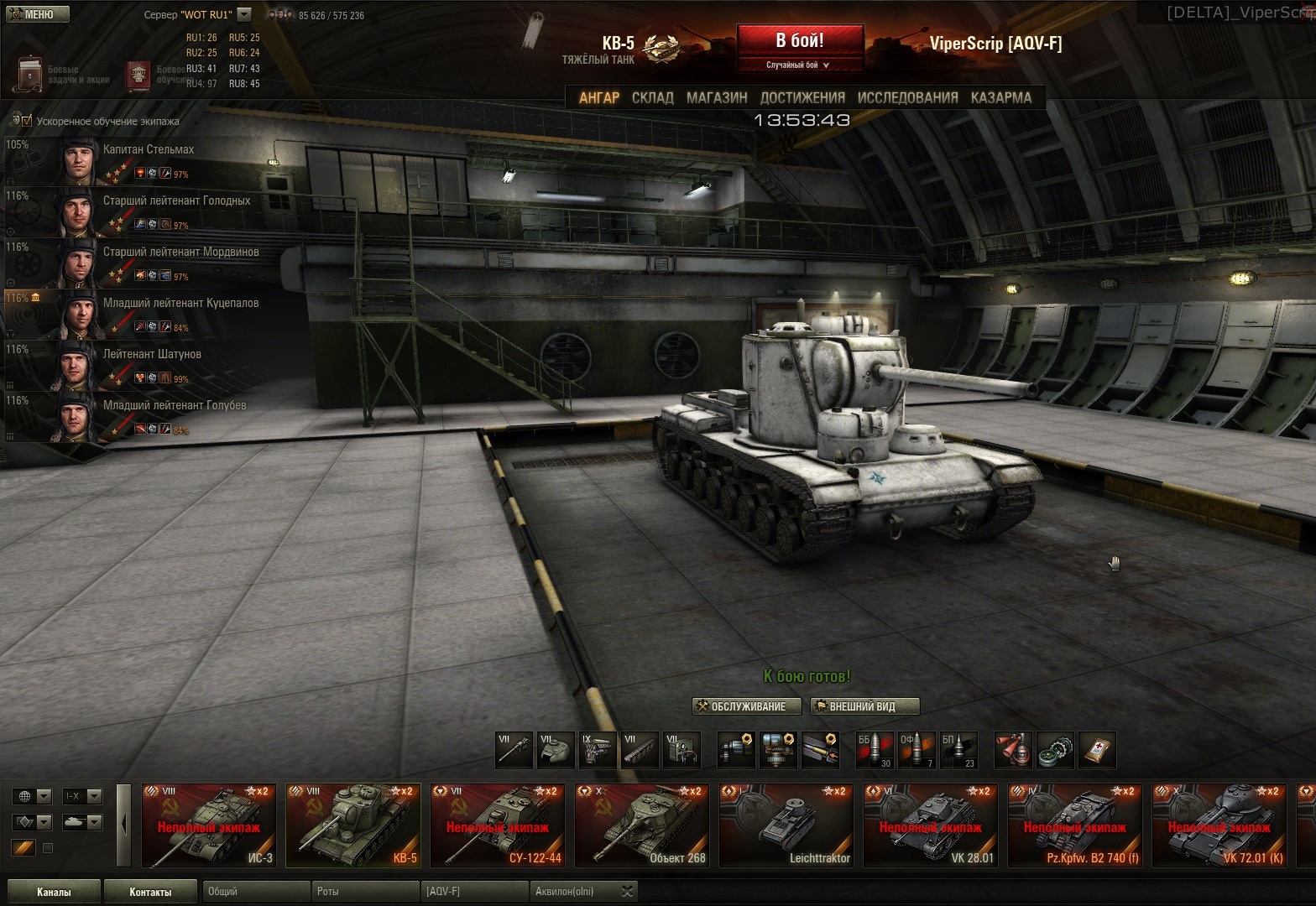Open ВНЕШНИЙ ВИД customization
The height and width of the screenshot is (906, 1316).
[x=864, y=706]
